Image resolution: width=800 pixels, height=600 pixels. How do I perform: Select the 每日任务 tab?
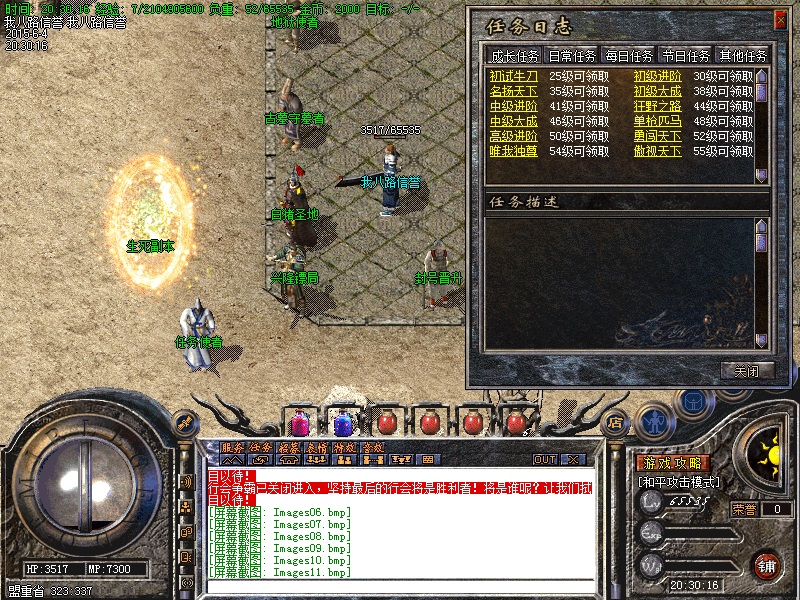628,56
